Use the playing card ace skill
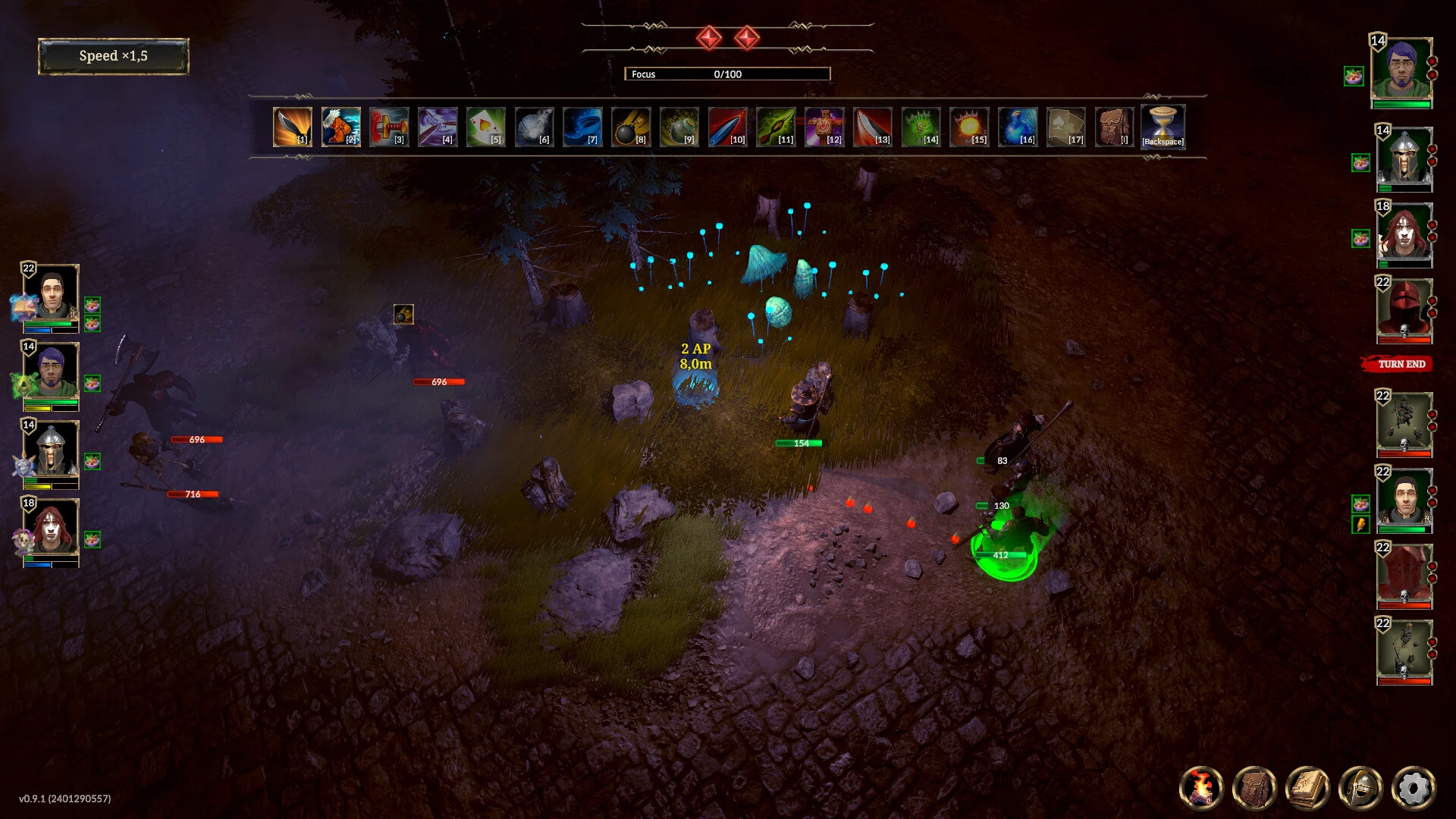This screenshot has width=1456, height=819. point(485,126)
